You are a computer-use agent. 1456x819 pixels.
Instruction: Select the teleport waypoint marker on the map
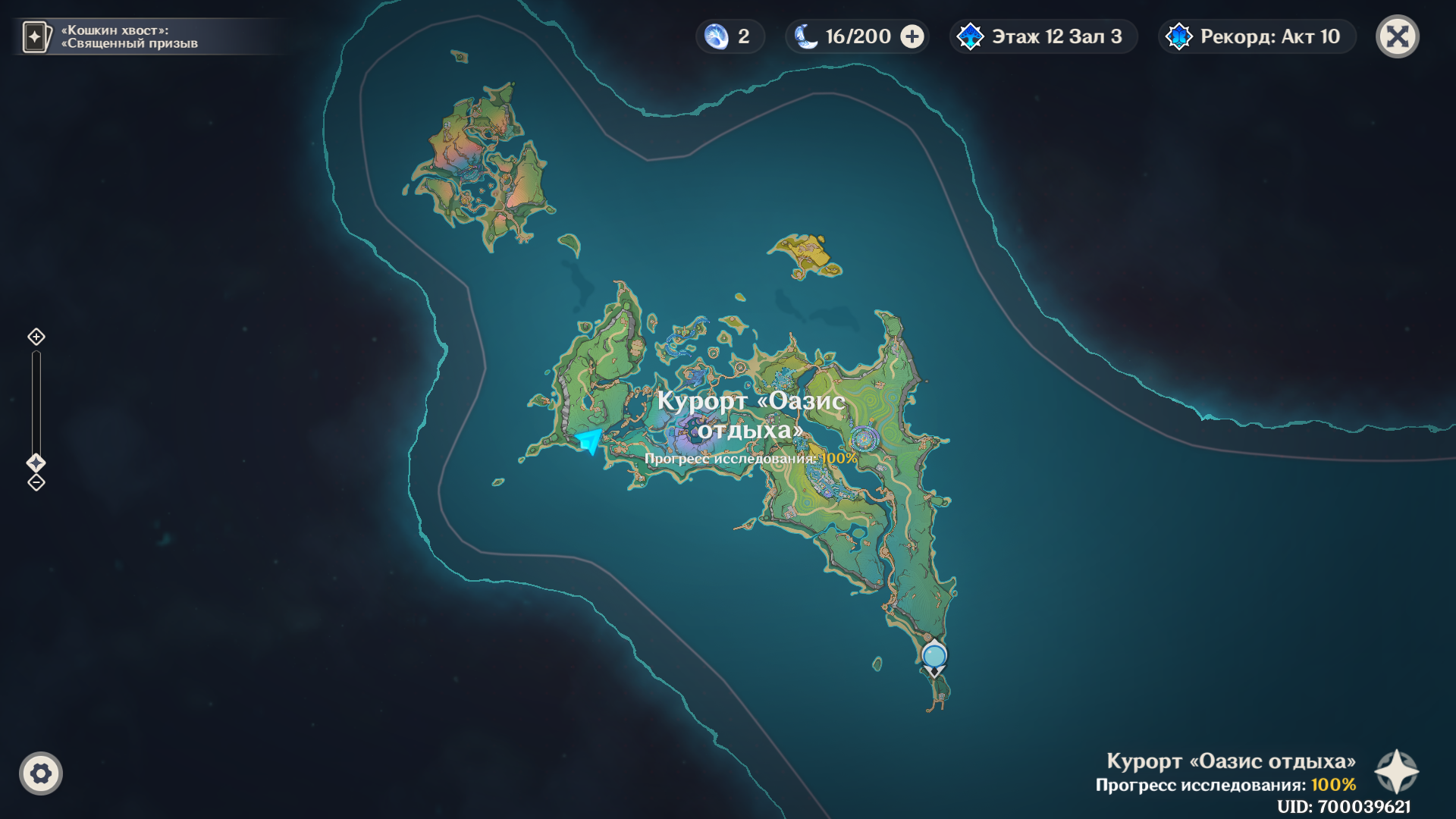click(934, 657)
